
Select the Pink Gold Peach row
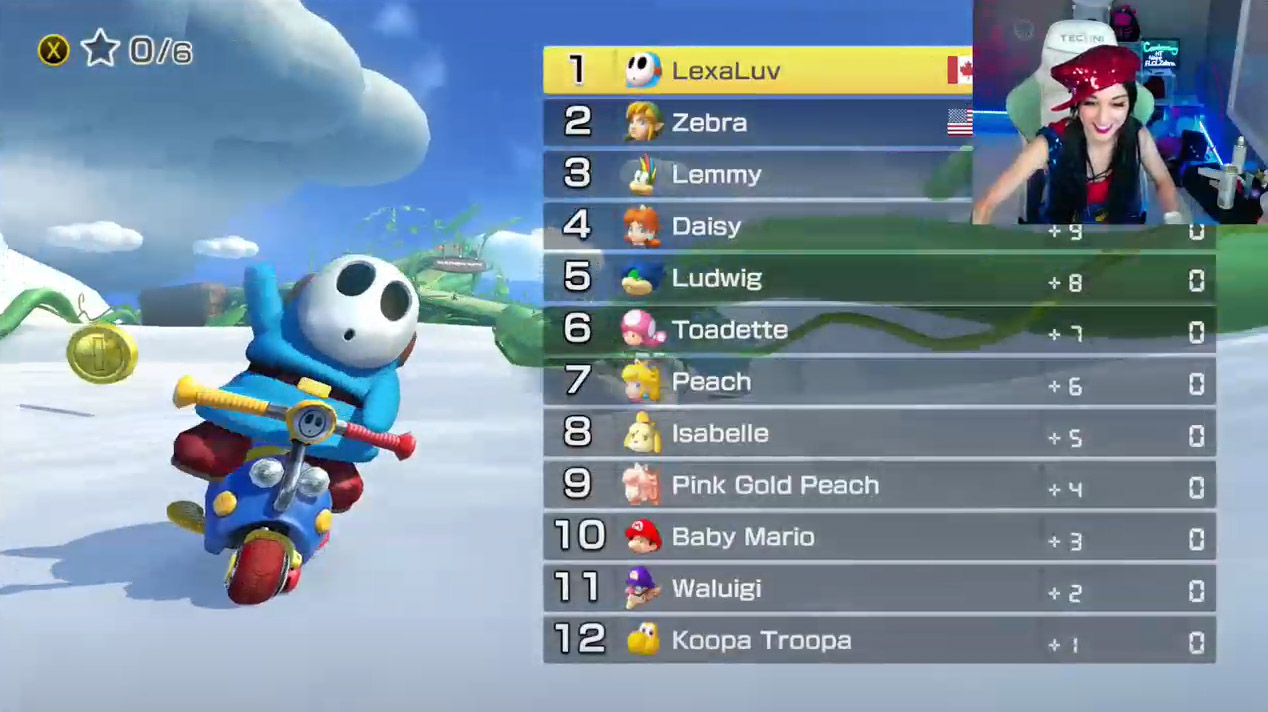point(878,486)
